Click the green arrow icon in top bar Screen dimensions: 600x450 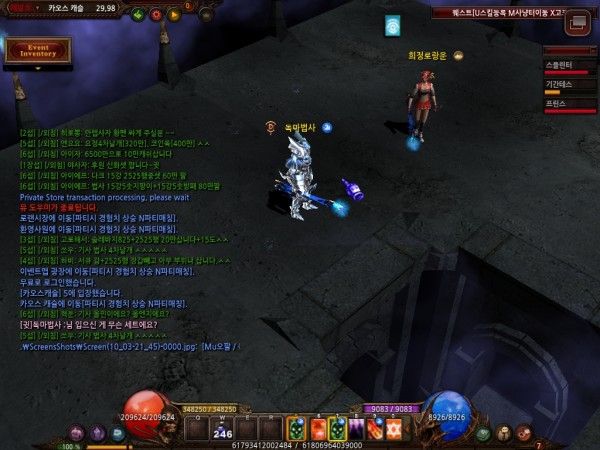click(x=137, y=14)
